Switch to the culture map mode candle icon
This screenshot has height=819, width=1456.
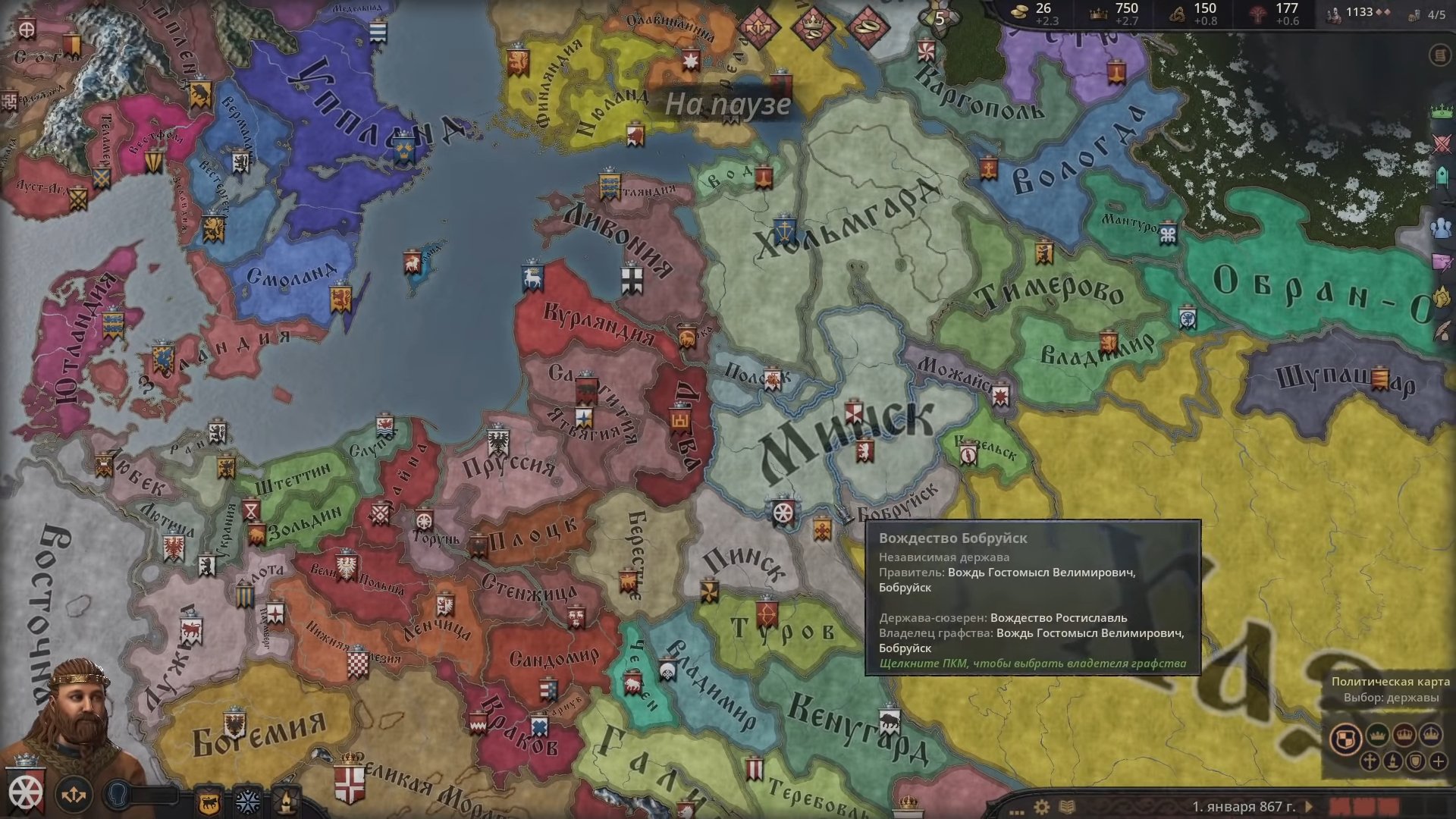[x=1392, y=761]
